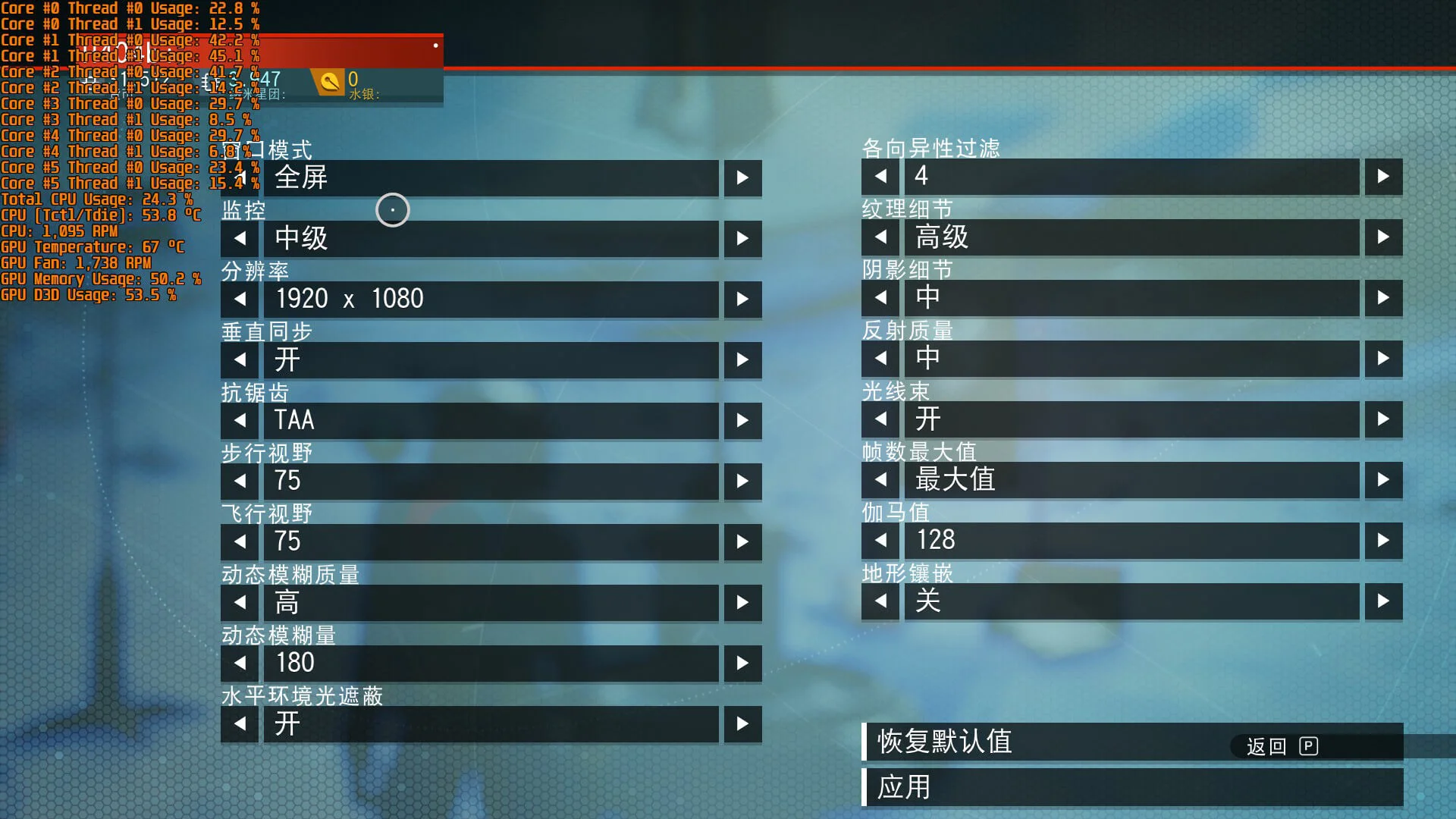Lower 监控 quality from 中级
The height and width of the screenshot is (819, 1456).
click(239, 238)
